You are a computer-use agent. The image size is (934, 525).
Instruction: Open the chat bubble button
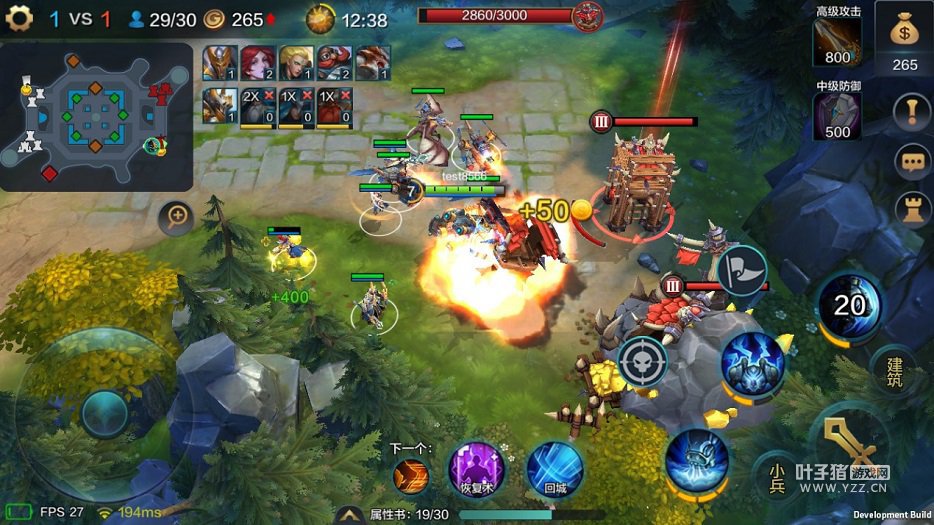(912, 161)
